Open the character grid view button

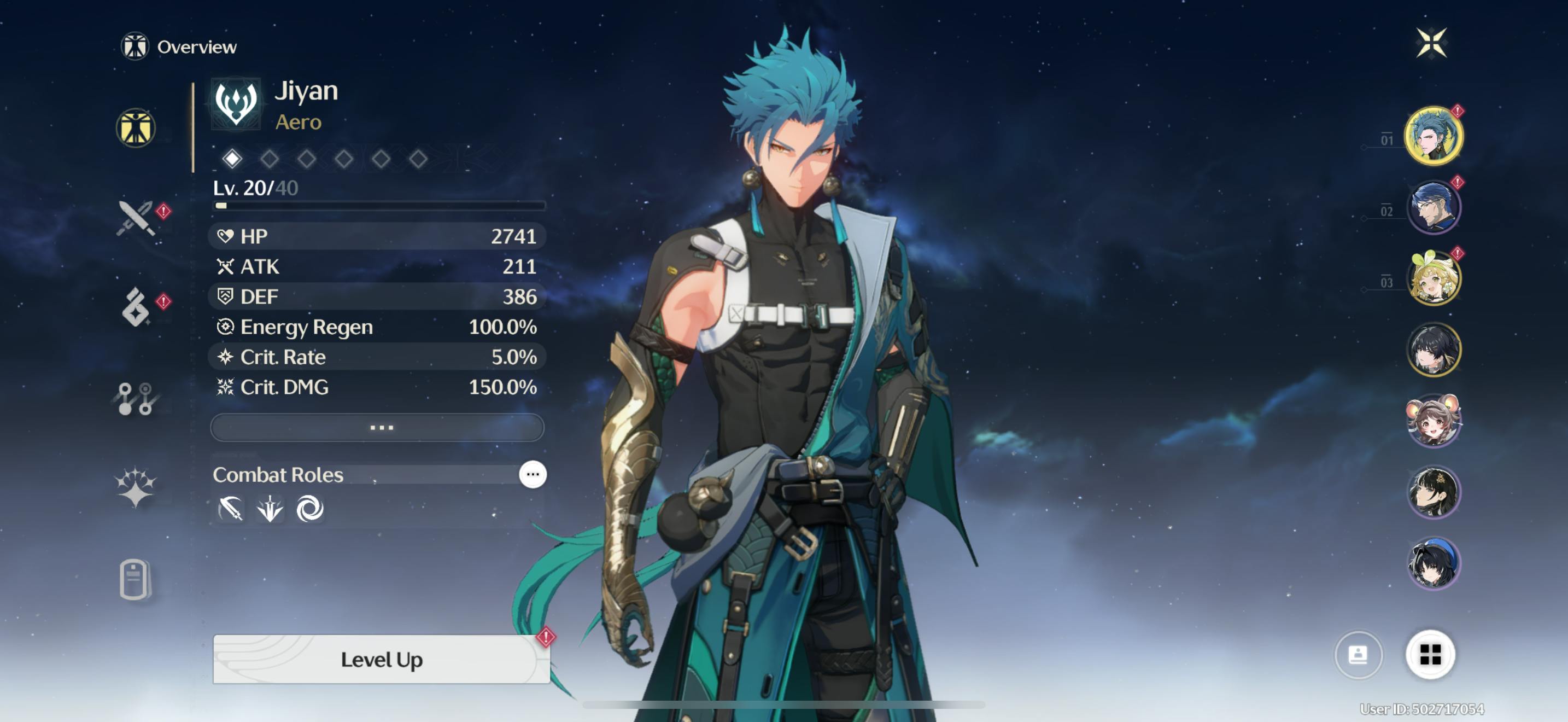coord(1430,654)
